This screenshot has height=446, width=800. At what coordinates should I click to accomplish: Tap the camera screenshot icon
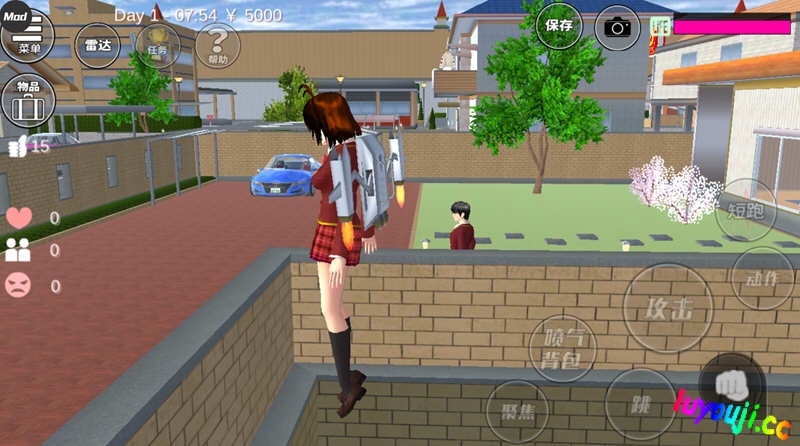point(617,27)
